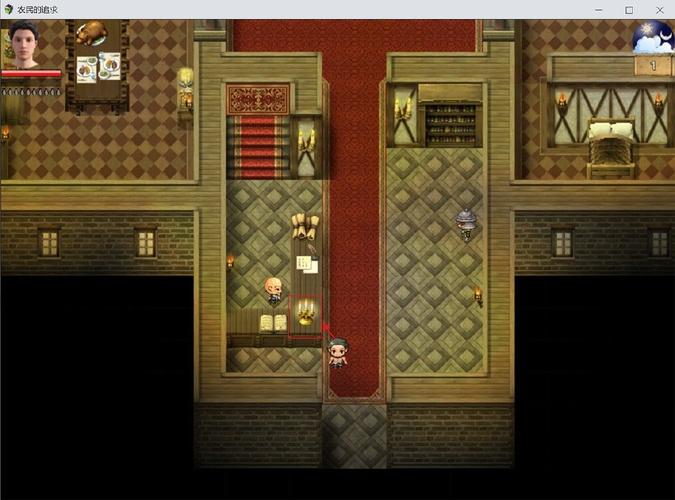Click the player character portrait
The height and width of the screenshot is (500, 675).
tap(20, 46)
